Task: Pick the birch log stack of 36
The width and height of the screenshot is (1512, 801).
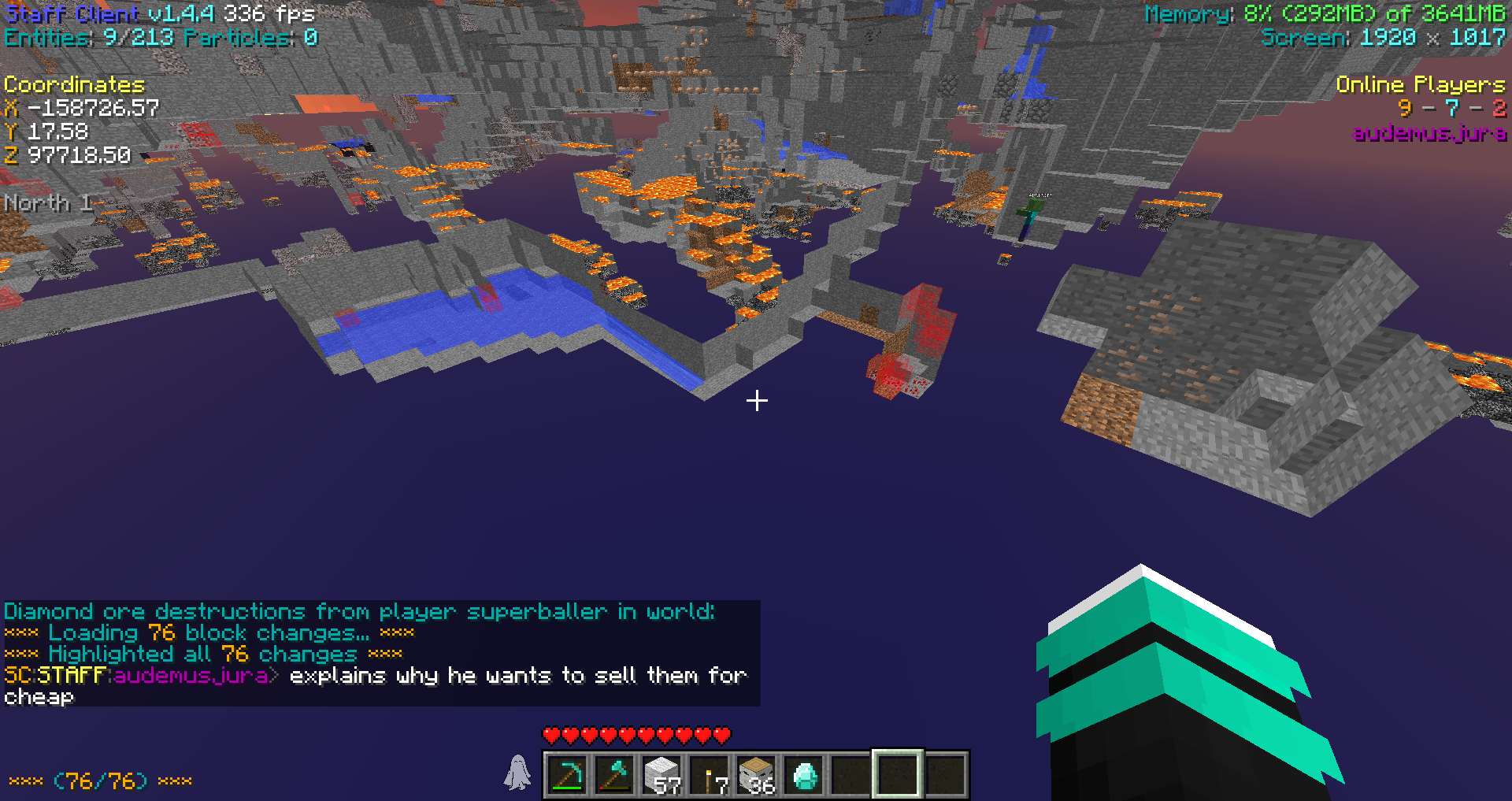Action: coord(756,775)
